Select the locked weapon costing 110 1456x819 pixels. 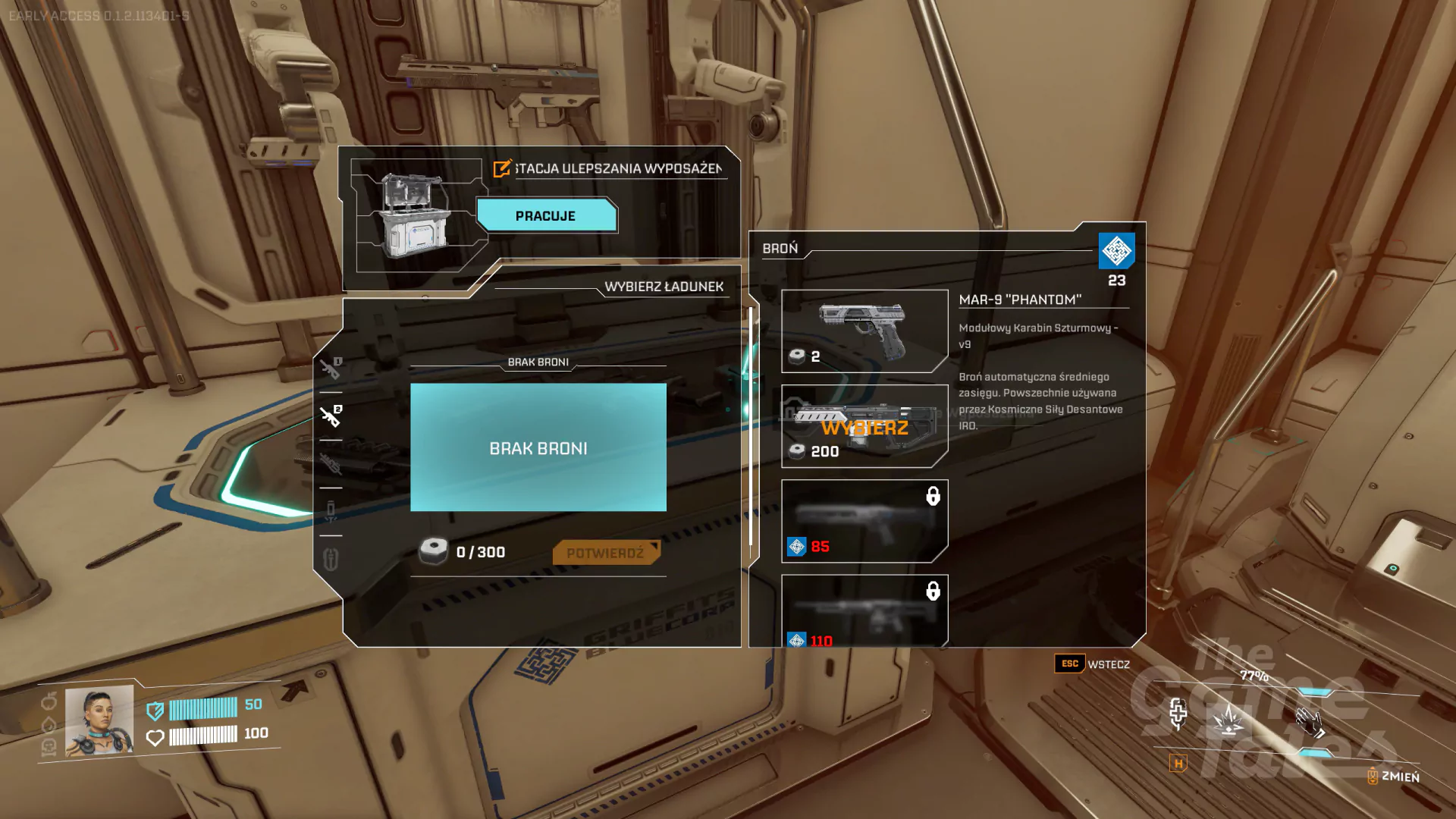[864, 610]
